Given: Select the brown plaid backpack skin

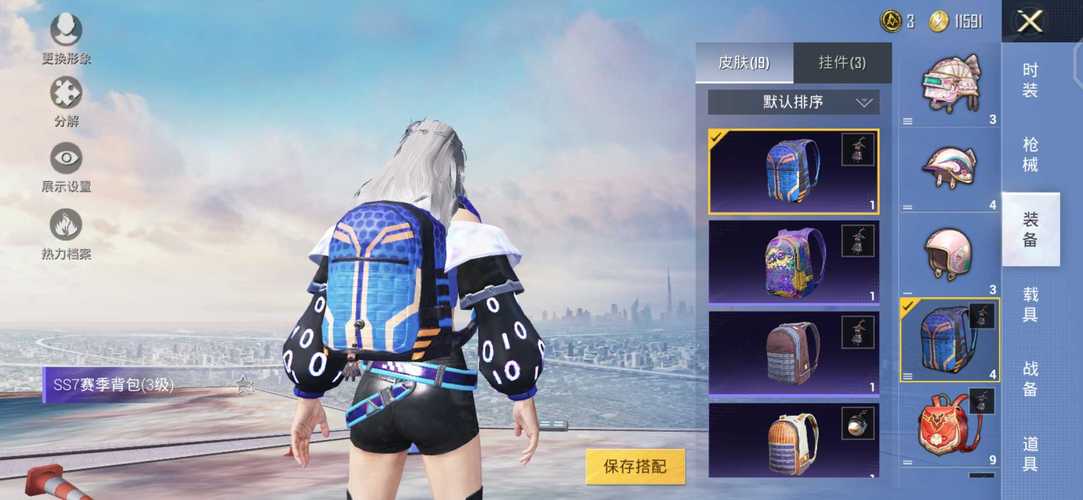Looking at the screenshot, I should [x=793, y=353].
